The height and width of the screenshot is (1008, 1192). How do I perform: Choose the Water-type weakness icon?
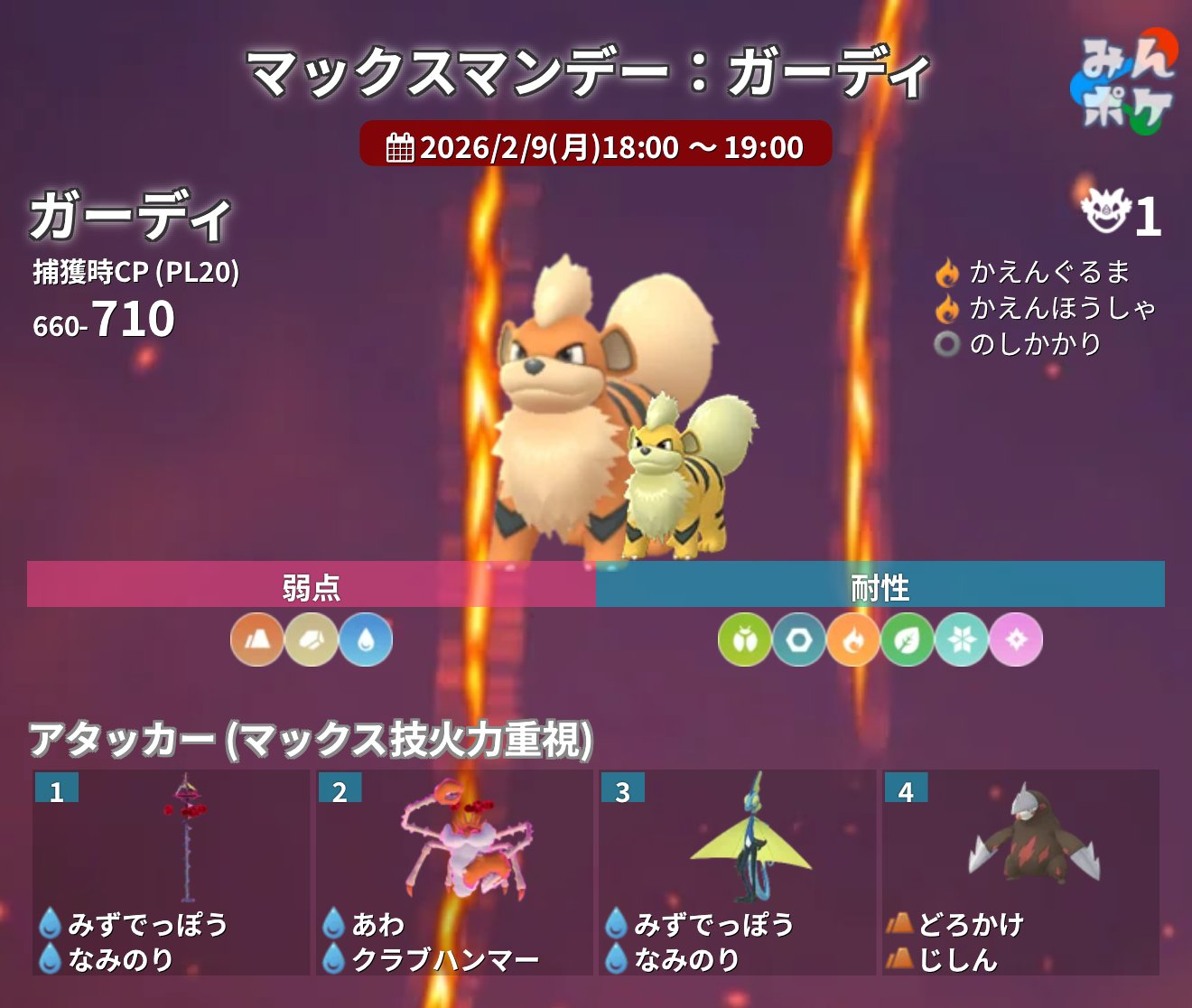(x=366, y=639)
